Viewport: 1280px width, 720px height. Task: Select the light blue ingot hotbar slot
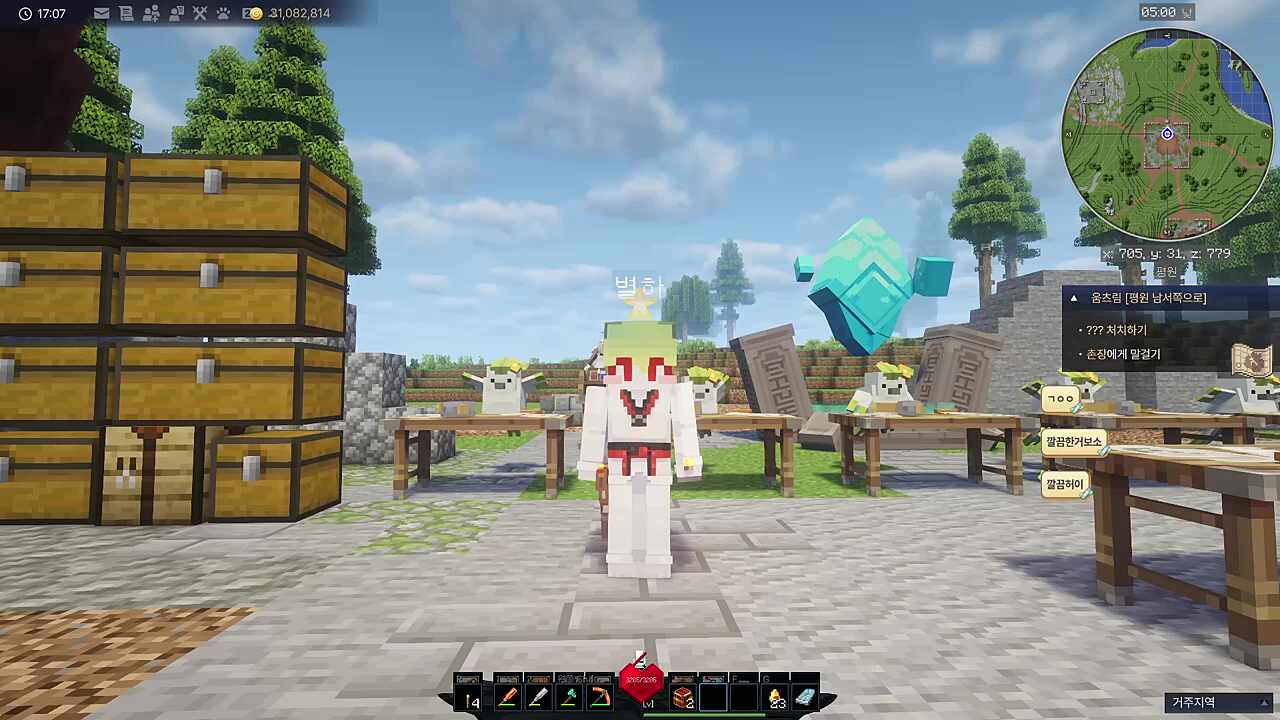[x=805, y=697]
